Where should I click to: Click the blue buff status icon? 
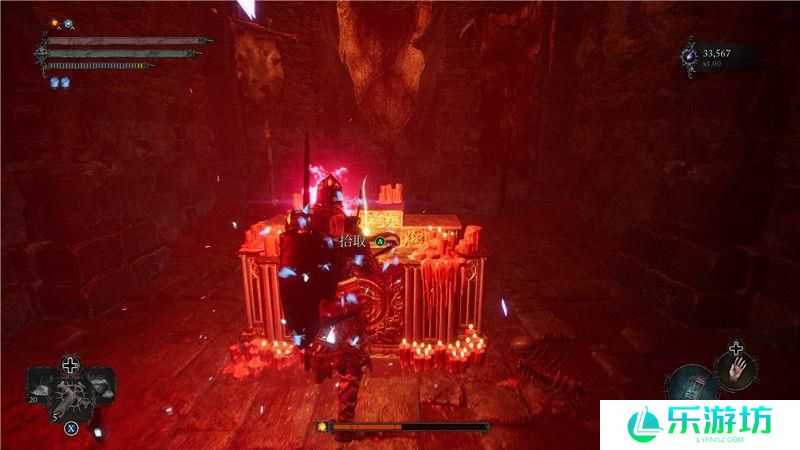coord(68,22)
